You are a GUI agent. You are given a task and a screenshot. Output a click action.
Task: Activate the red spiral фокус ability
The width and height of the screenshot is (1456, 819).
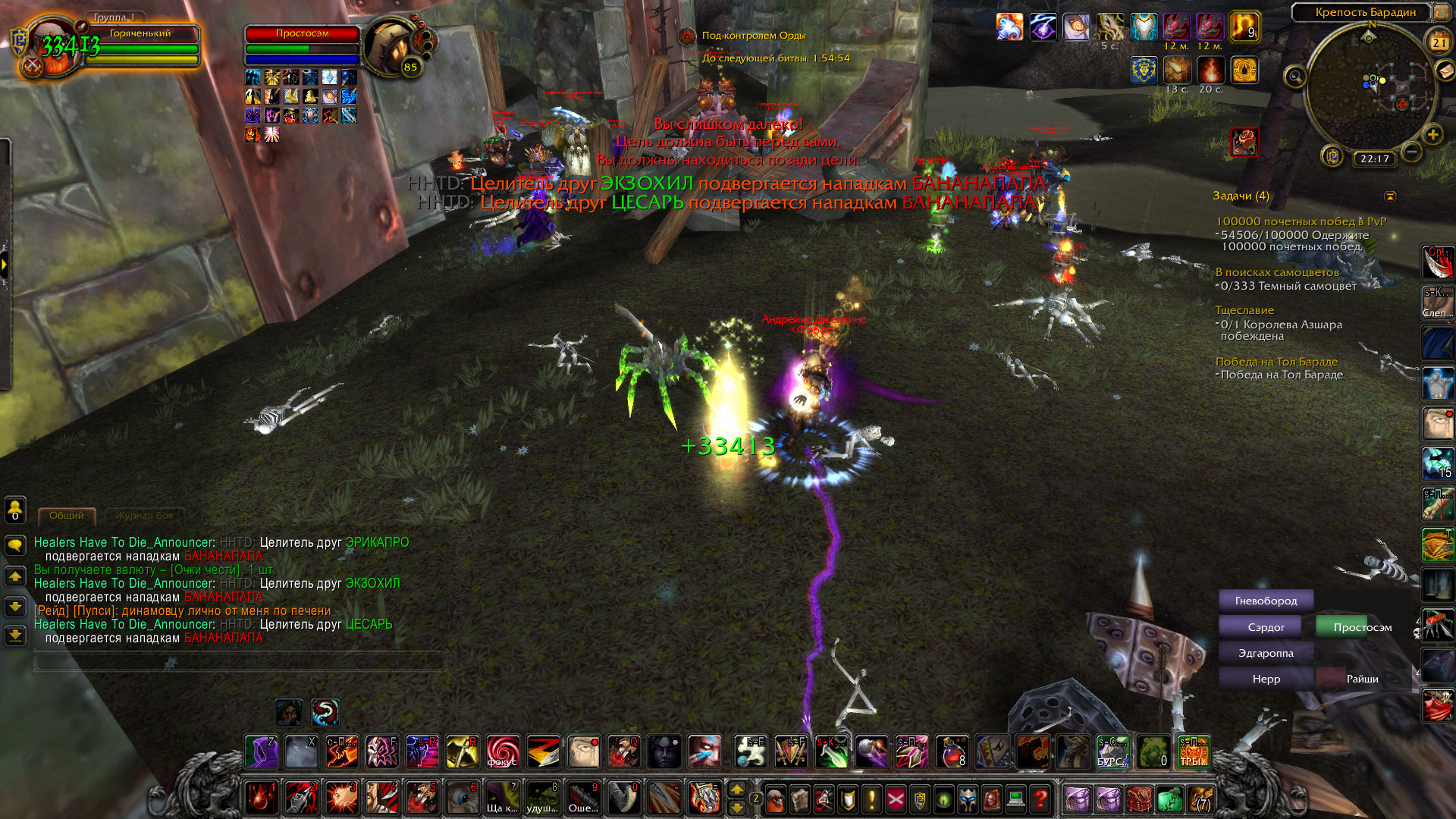point(503,752)
